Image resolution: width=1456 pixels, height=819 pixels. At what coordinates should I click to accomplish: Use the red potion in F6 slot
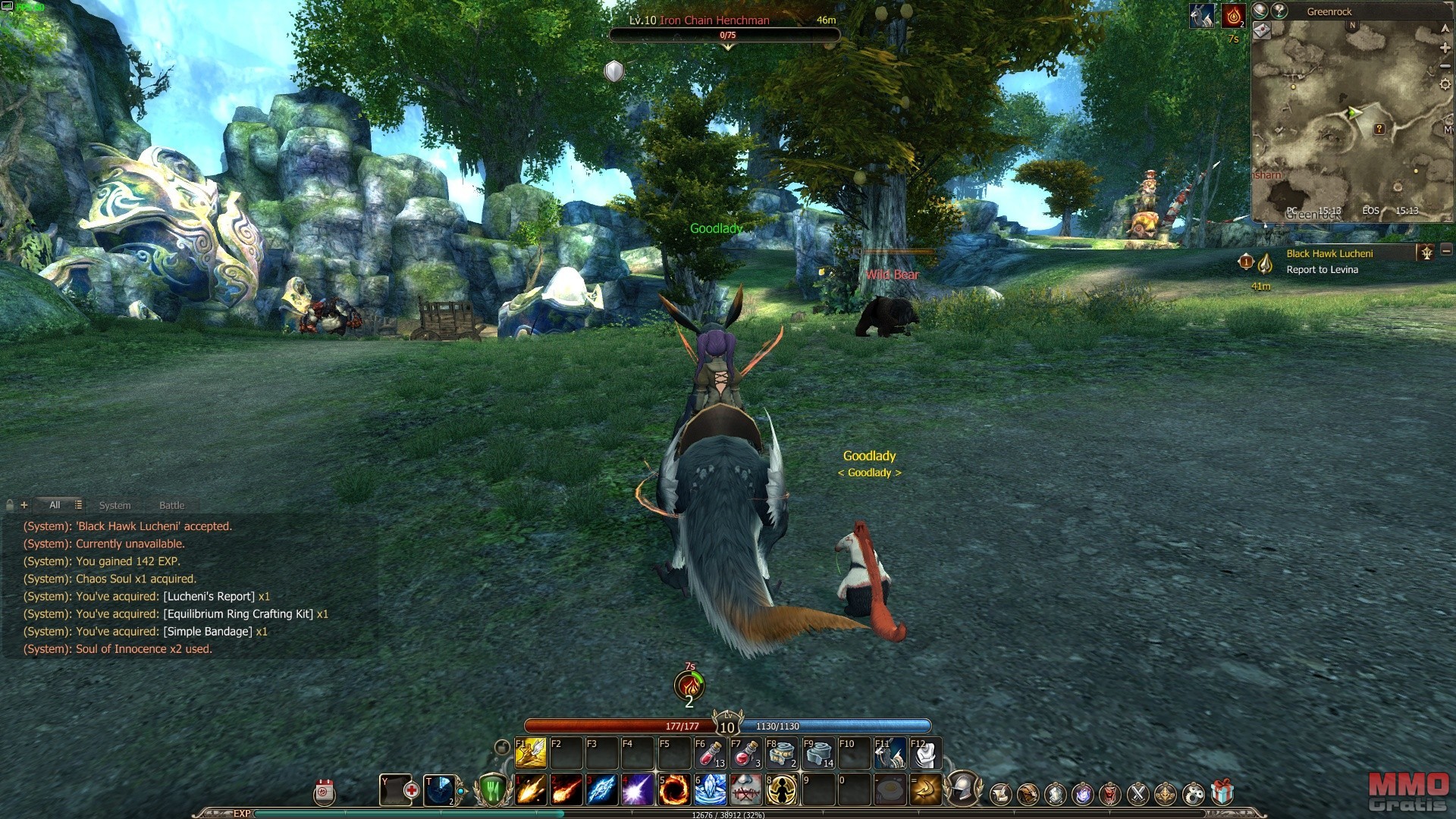(710, 754)
